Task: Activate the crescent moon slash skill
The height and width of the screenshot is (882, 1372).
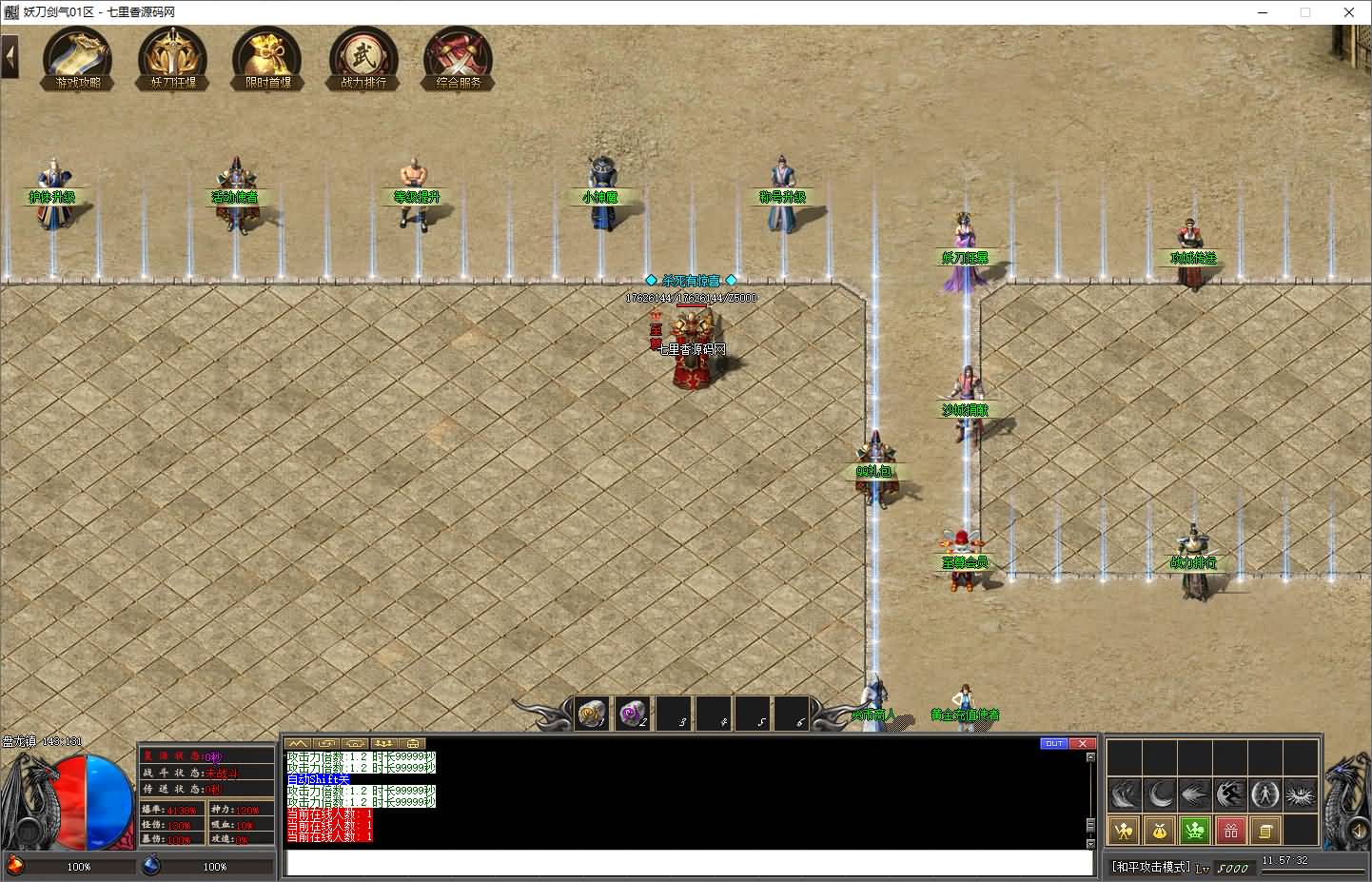Action: pyautogui.click(x=1160, y=794)
